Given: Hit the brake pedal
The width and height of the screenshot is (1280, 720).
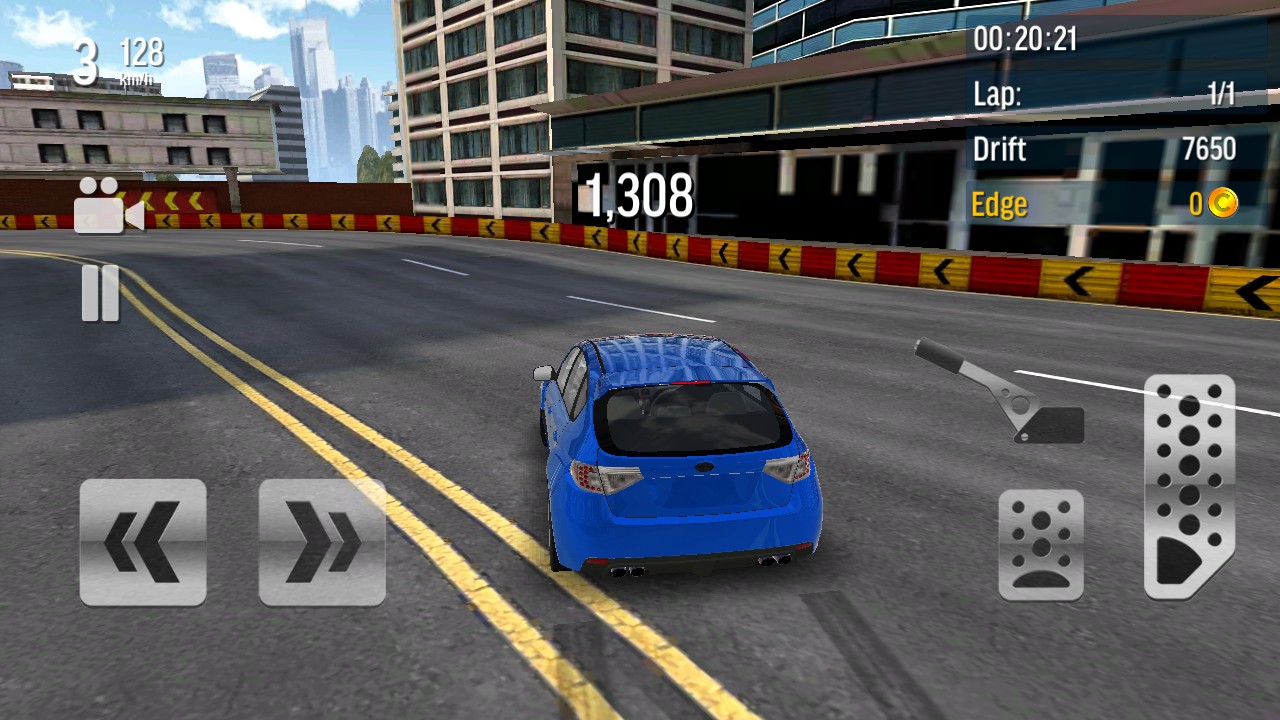Looking at the screenshot, I should pyautogui.click(x=1041, y=545).
